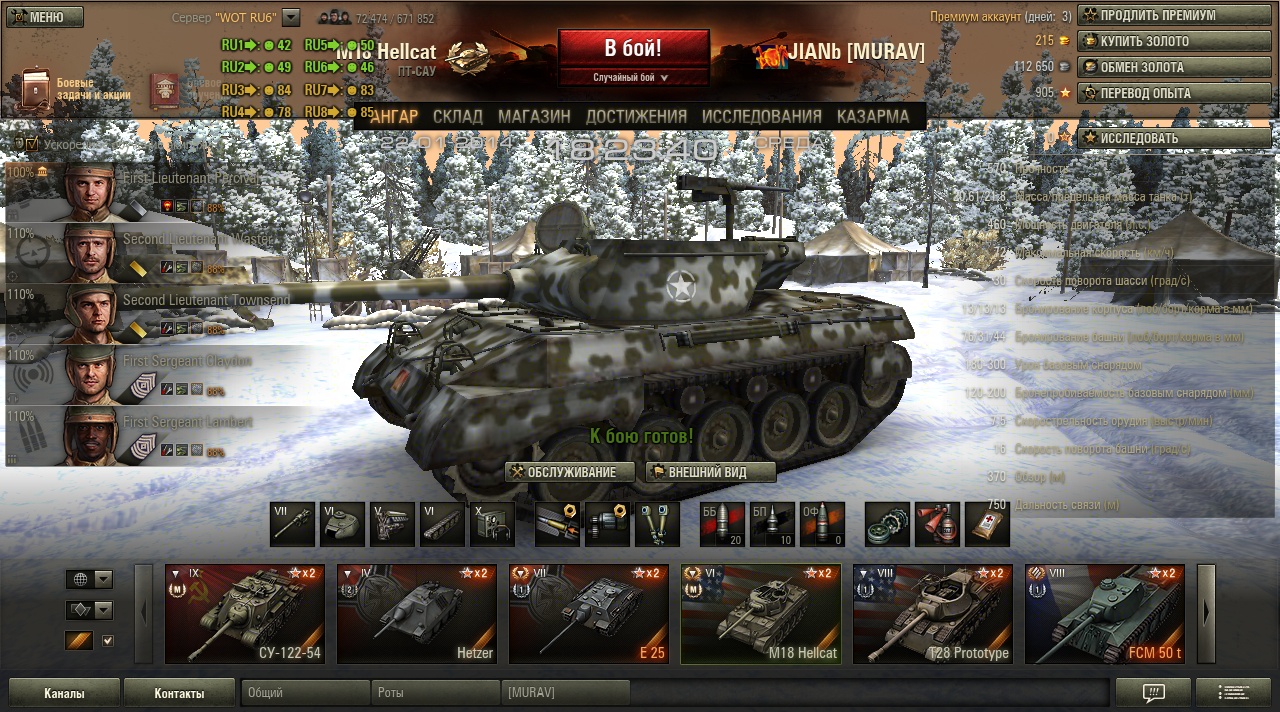Go to the ДОСТИЖЕНИЯ tab
The image size is (1280, 712).
(x=634, y=116)
